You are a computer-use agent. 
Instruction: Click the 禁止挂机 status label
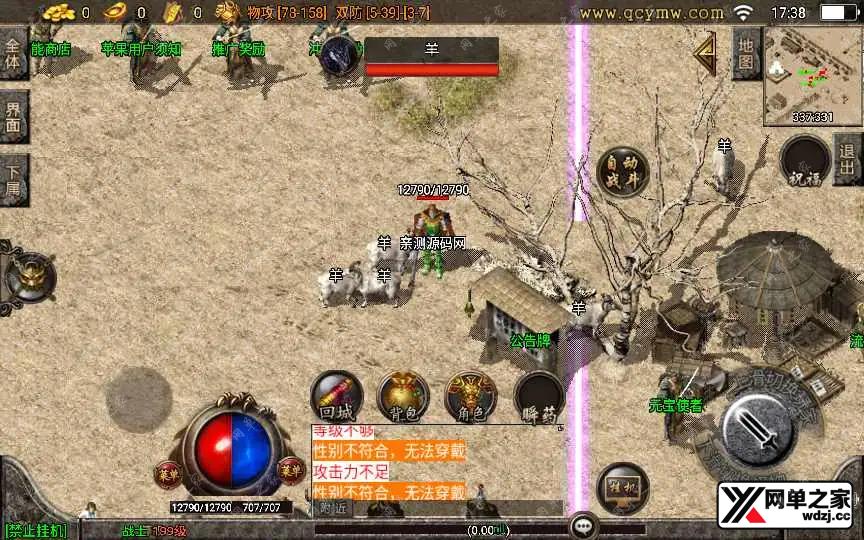(x=36, y=530)
